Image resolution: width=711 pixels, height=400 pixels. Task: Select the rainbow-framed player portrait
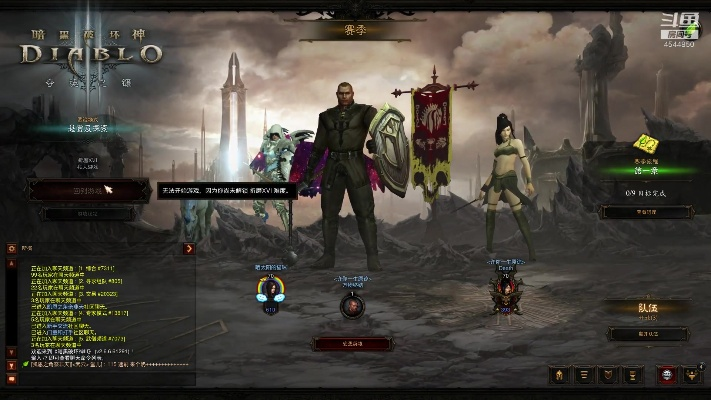click(x=269, y=290)
